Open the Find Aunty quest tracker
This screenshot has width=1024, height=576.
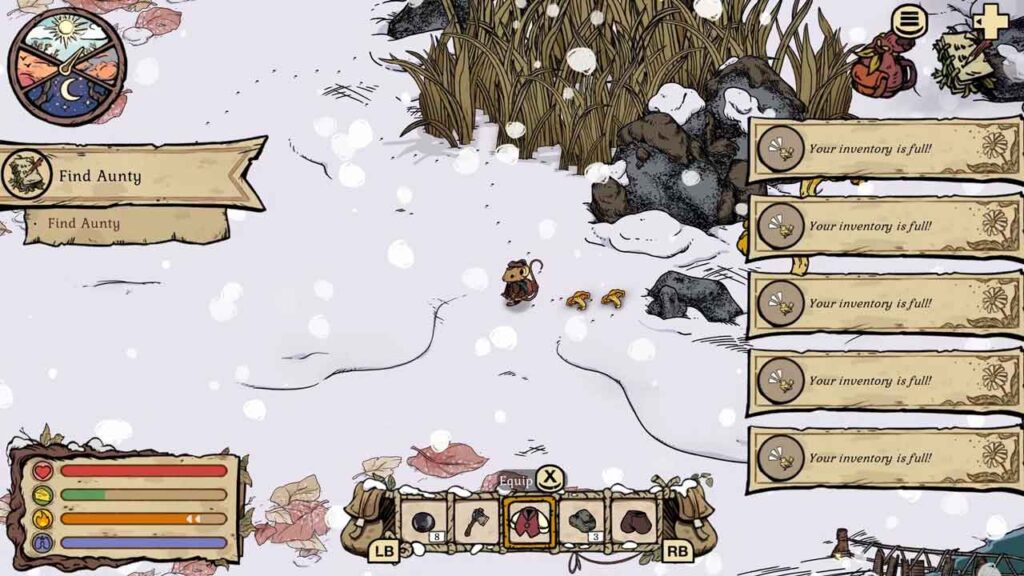pyautogui.click(x=130, y=176)
